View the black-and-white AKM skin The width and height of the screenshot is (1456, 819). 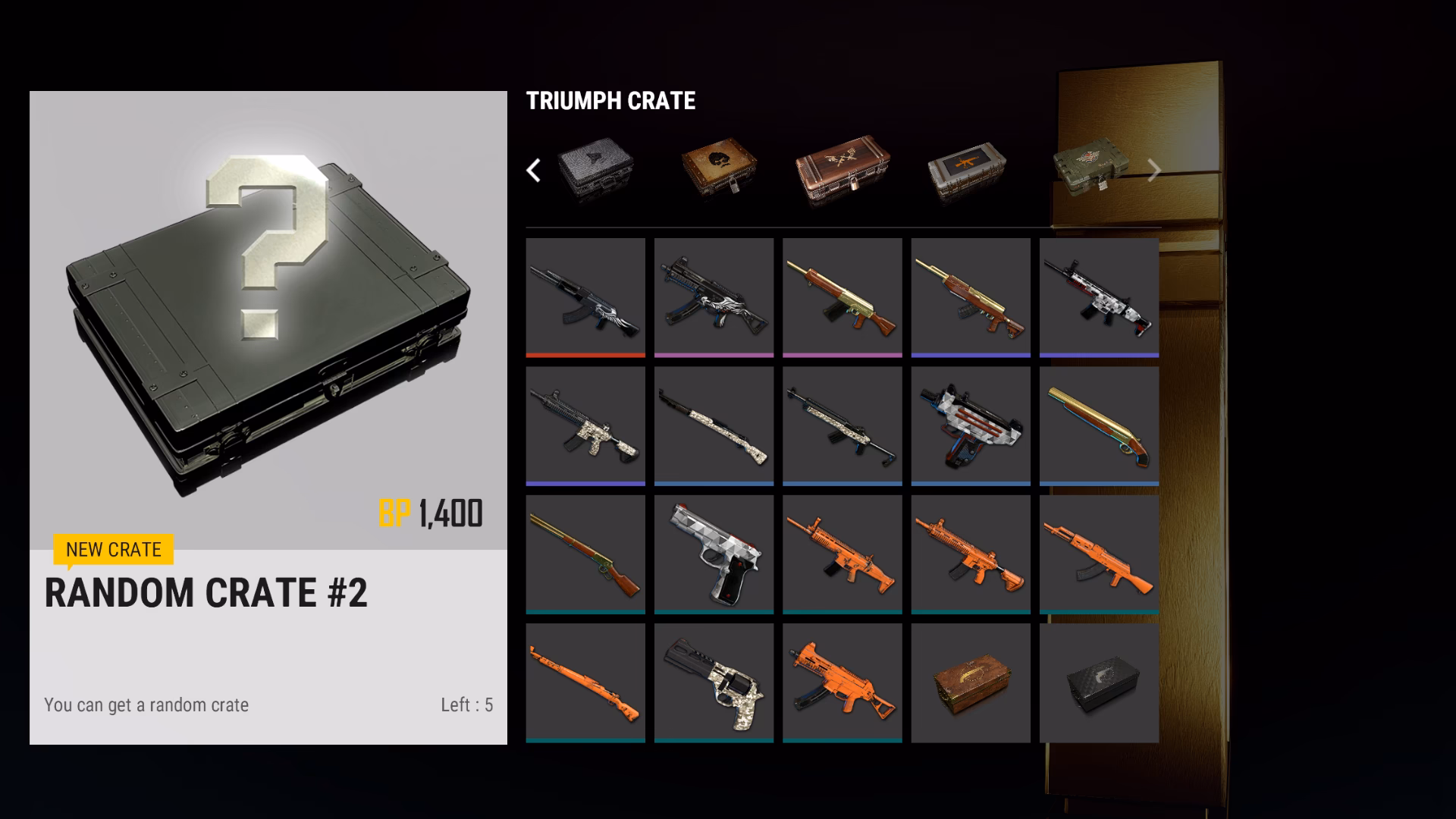click(x=585, y=296)
